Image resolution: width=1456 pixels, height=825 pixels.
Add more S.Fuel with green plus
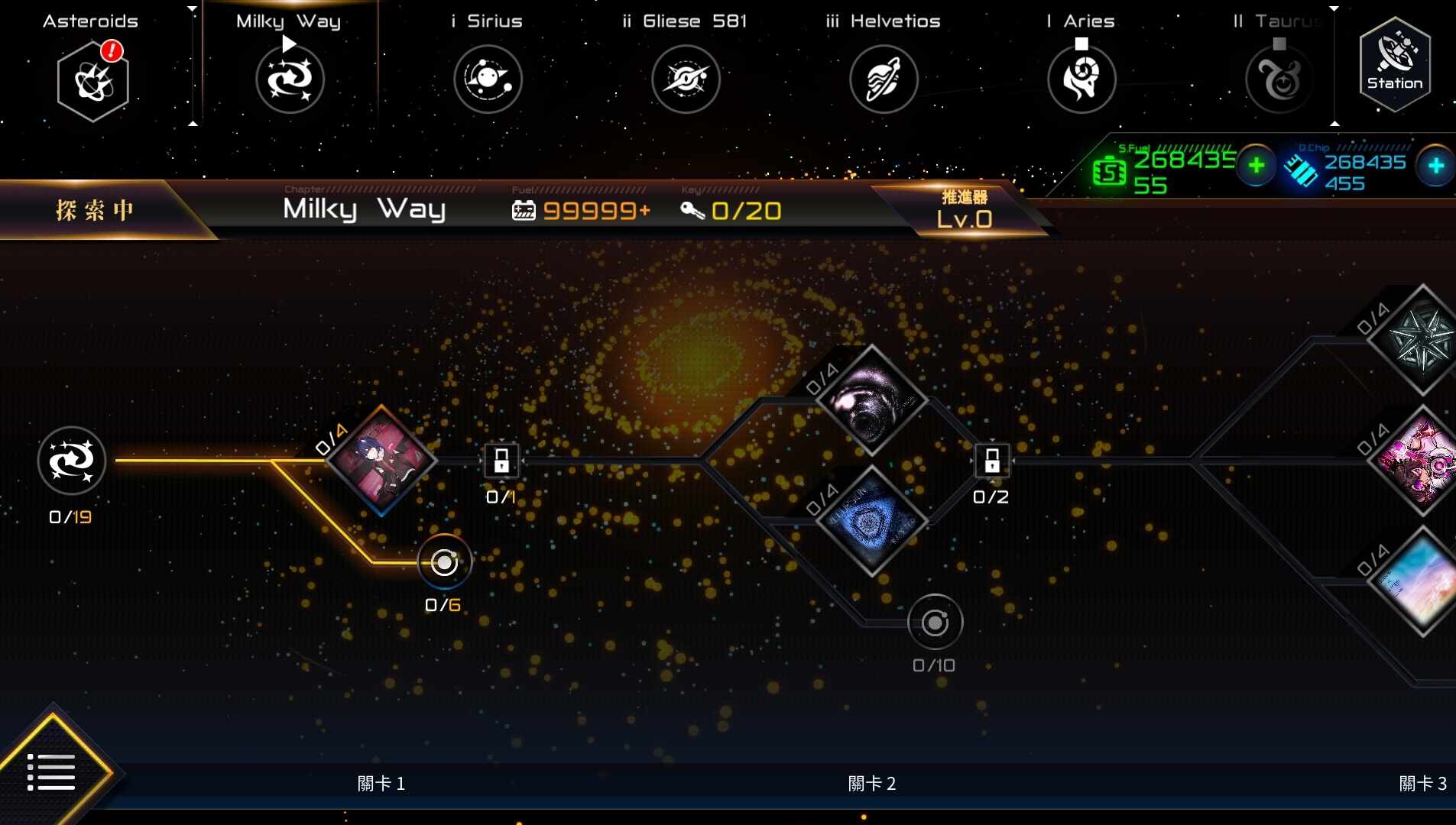[x=1256, y=165]
